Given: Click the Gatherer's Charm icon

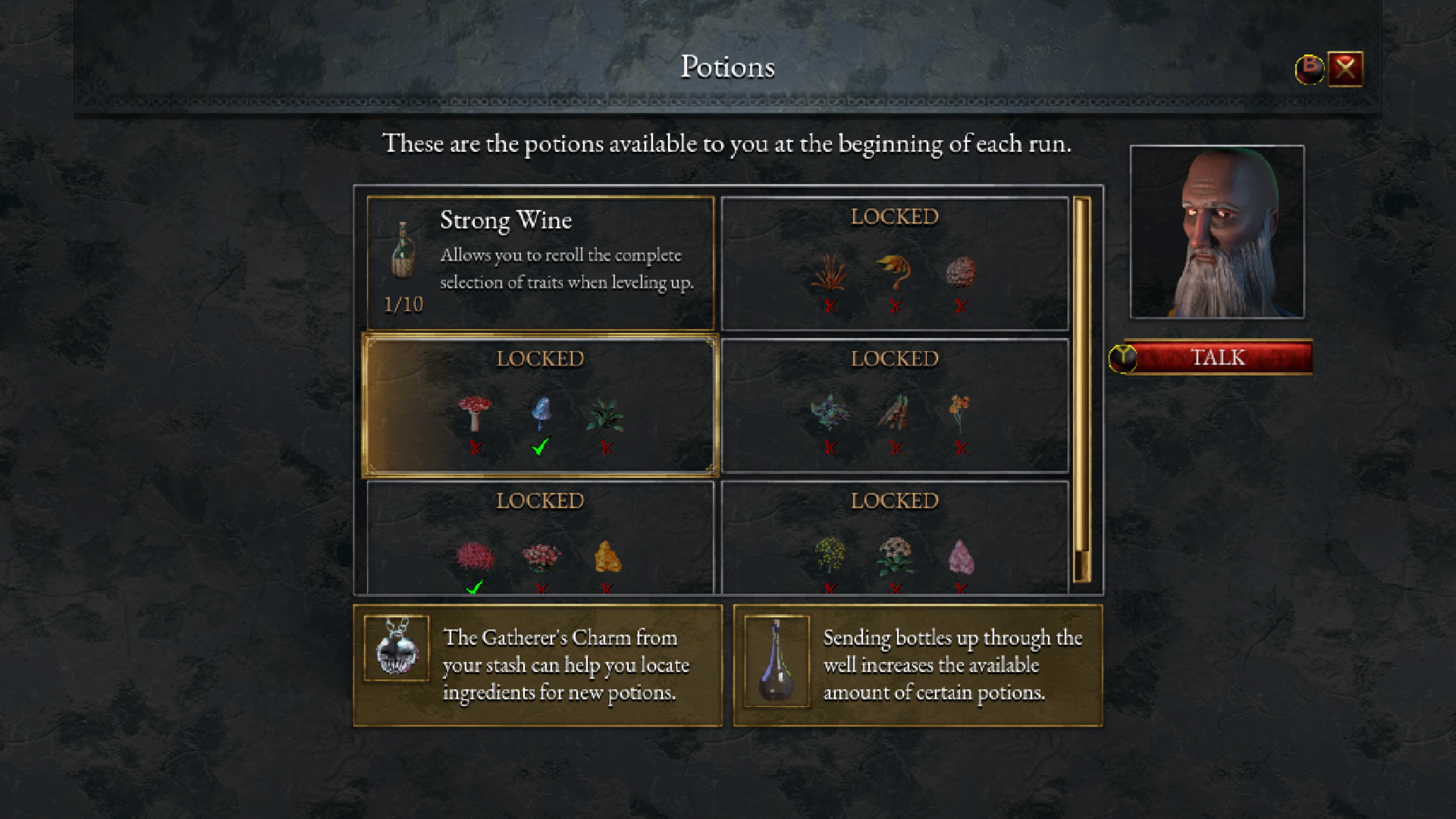Looking at the screenshot, I should 396,648.
